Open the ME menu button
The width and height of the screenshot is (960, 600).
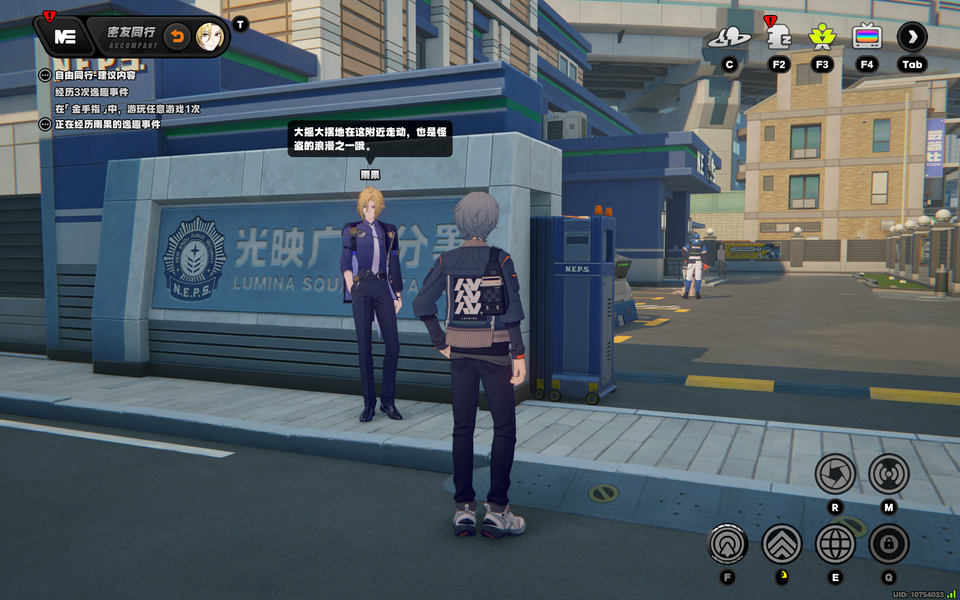[x=65, y=37]
